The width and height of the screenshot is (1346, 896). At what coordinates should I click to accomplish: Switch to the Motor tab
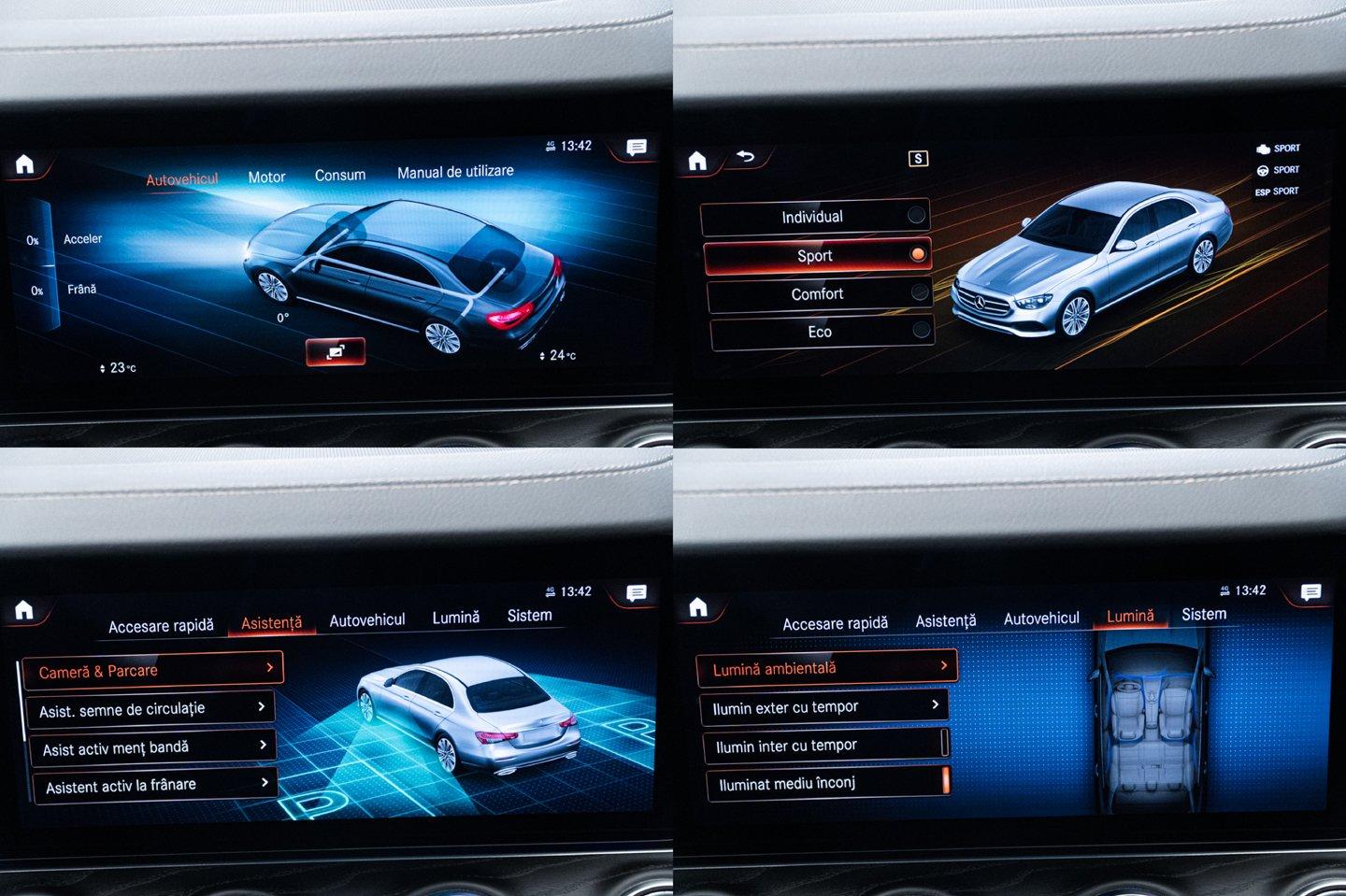click(x=266, y=177)
